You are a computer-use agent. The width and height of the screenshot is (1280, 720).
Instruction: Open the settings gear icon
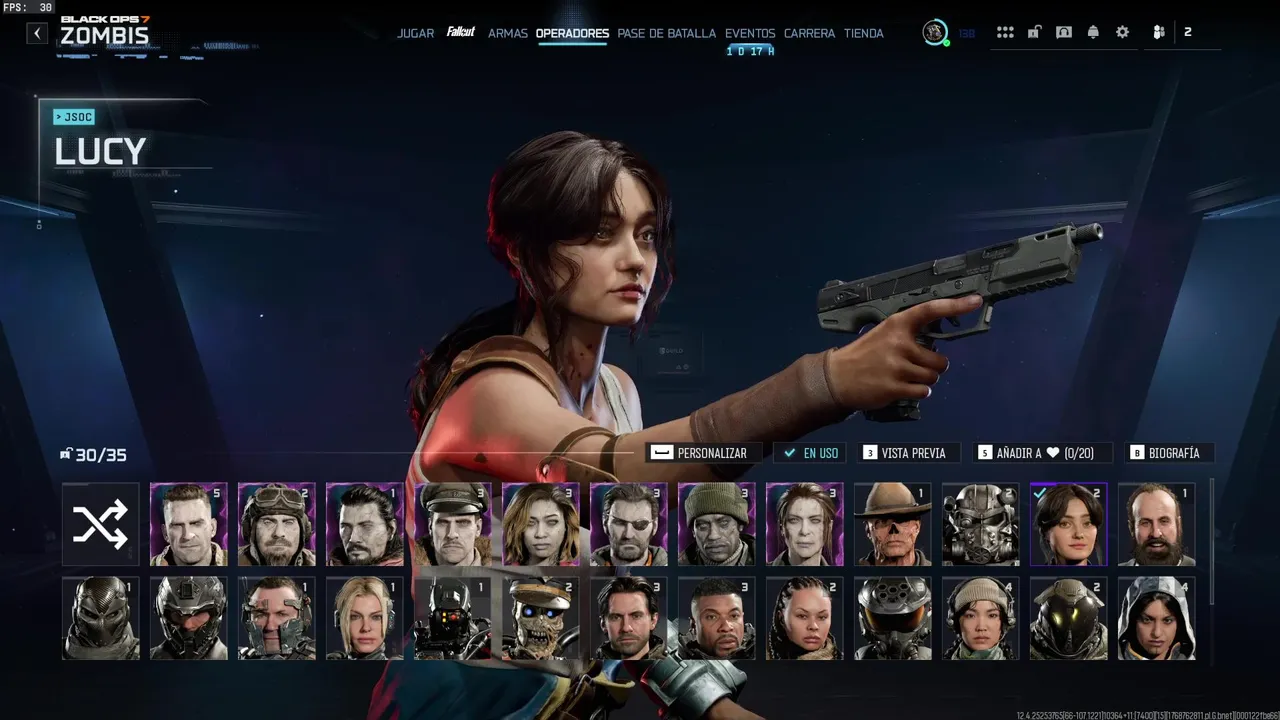1122,32
